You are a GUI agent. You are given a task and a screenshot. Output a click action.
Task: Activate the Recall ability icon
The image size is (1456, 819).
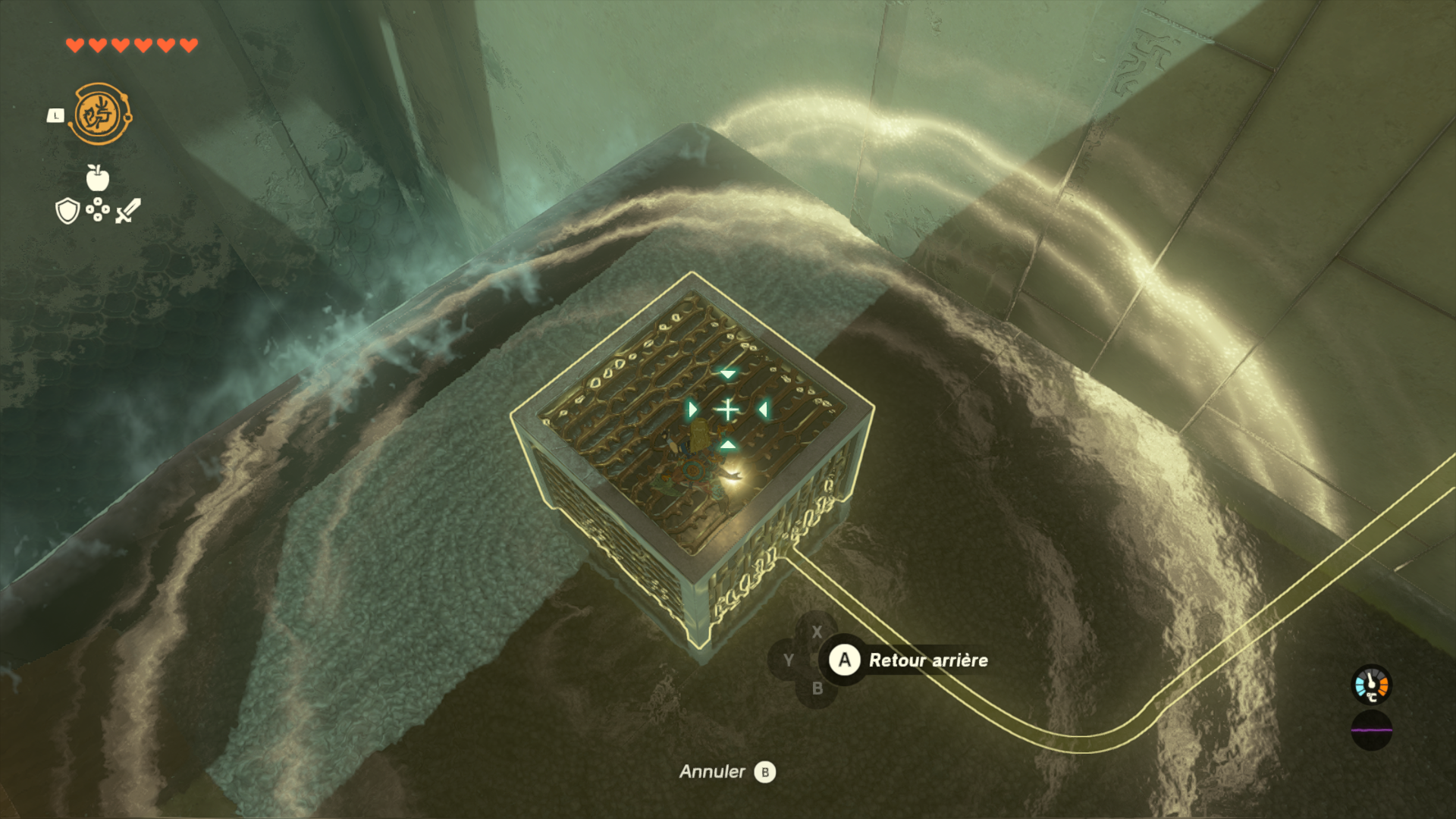(x=99, y=115)
